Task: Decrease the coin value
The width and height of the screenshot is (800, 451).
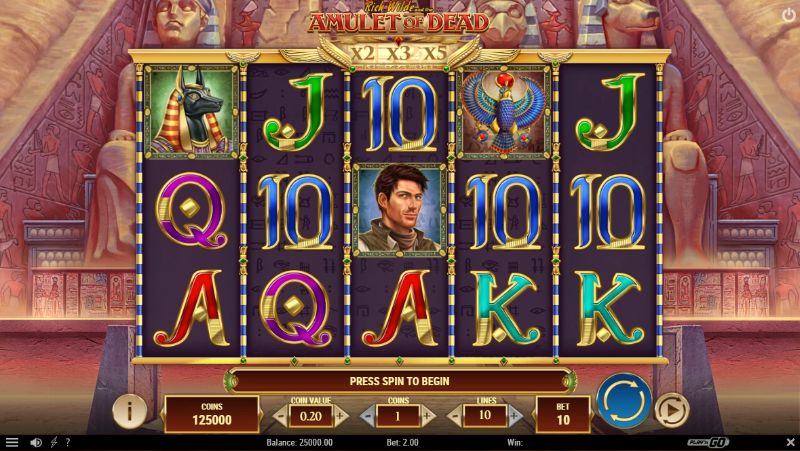Action: tap(280, 414)
